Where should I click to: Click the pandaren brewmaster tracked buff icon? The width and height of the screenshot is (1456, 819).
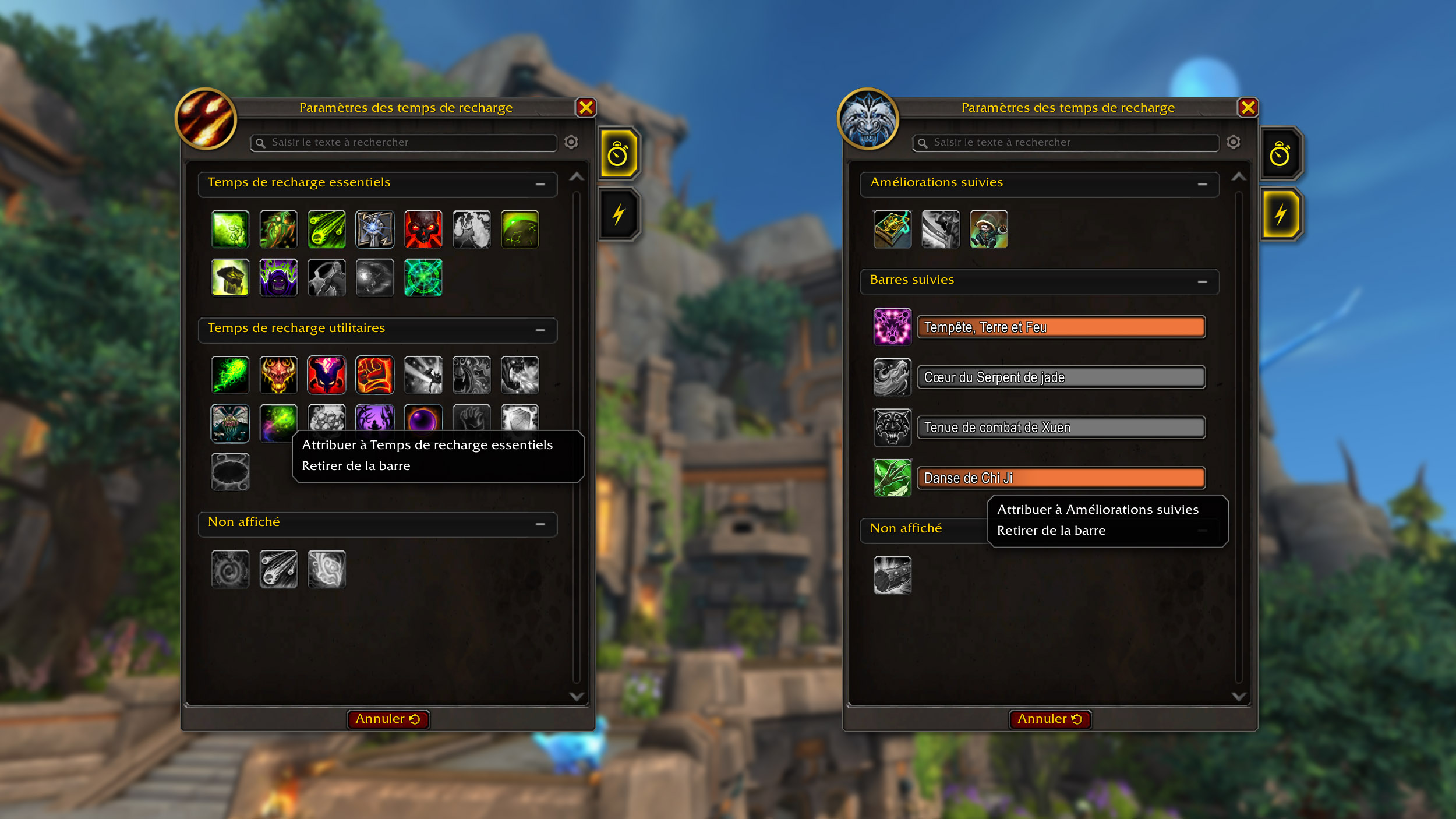pos(989,230)
